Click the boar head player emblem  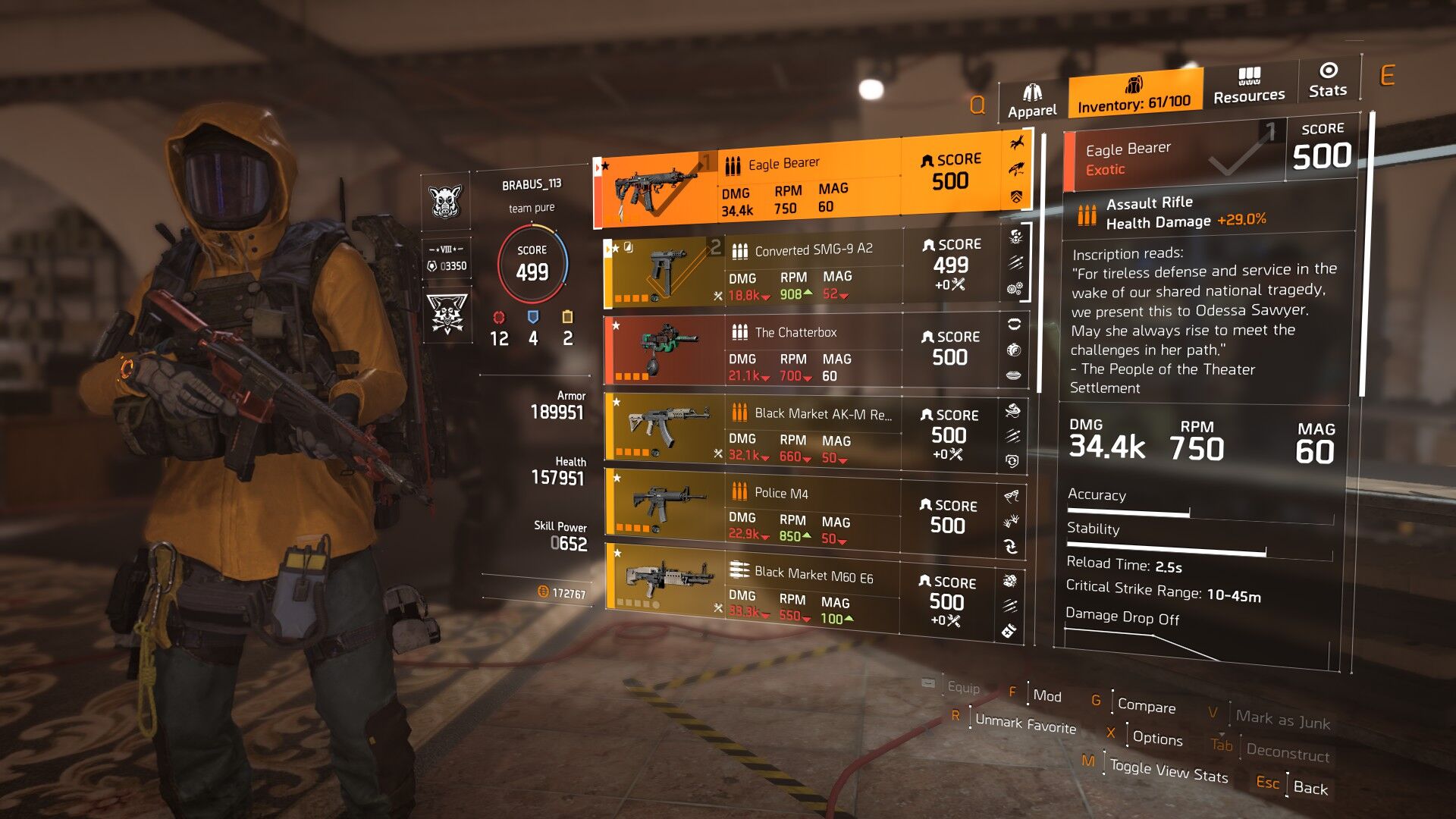[x=446, y=202]
